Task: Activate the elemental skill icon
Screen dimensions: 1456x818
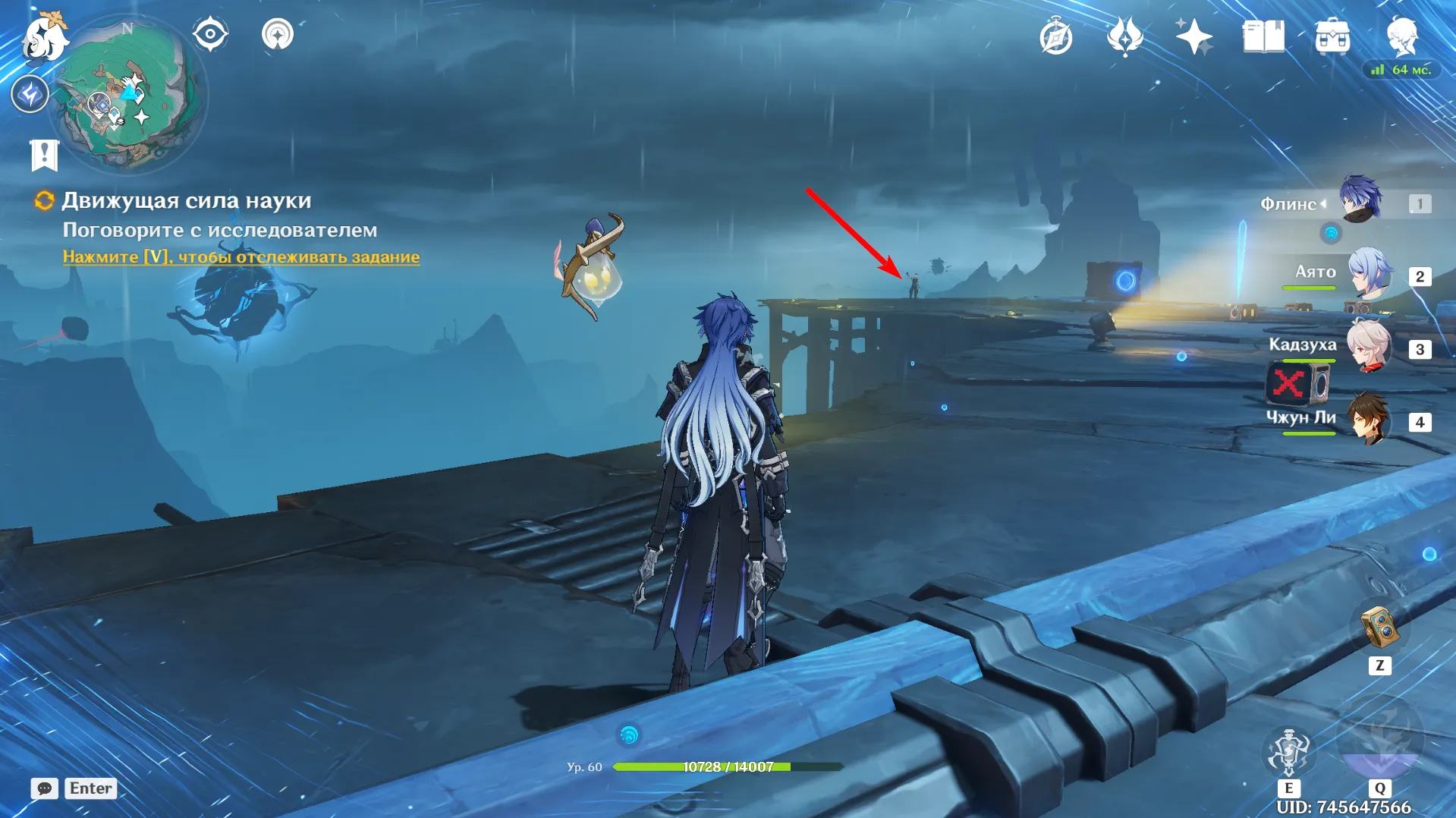Action: [1288, 753]
